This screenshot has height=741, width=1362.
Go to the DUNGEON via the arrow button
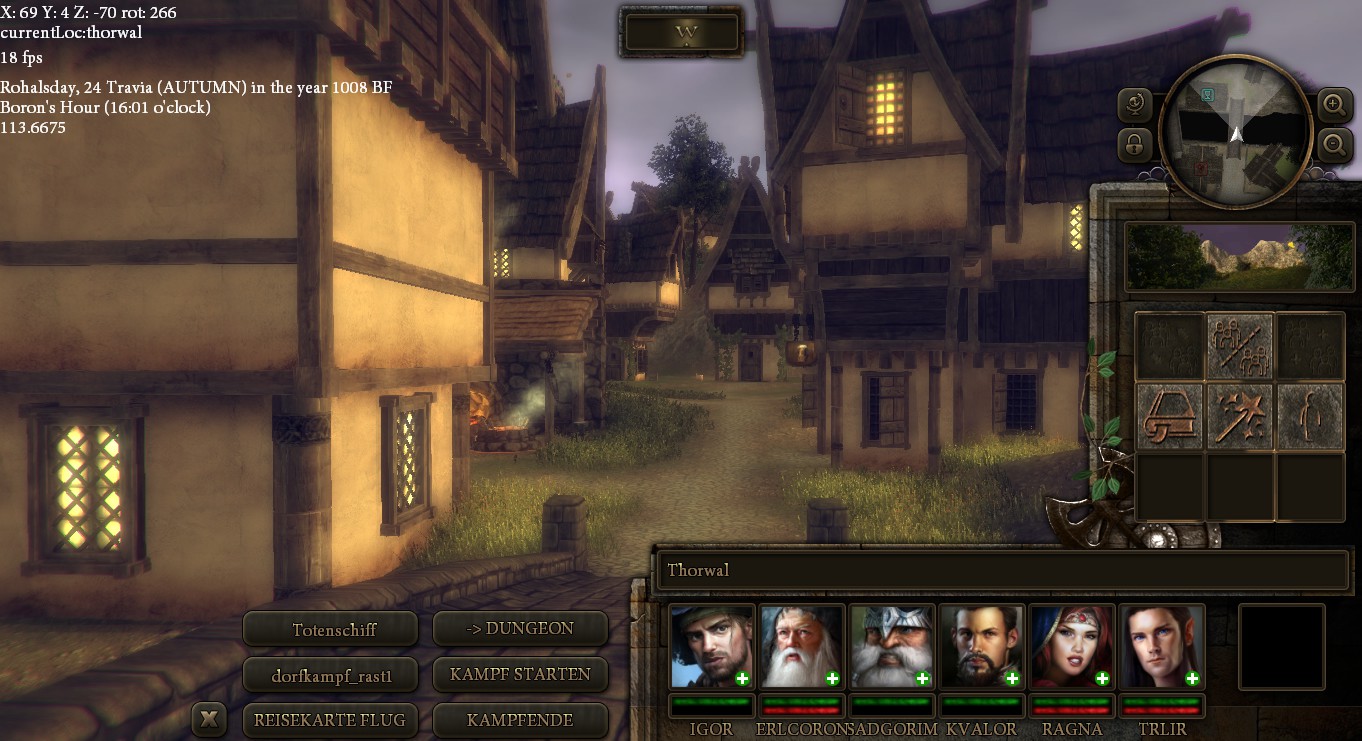coord(520,629)
